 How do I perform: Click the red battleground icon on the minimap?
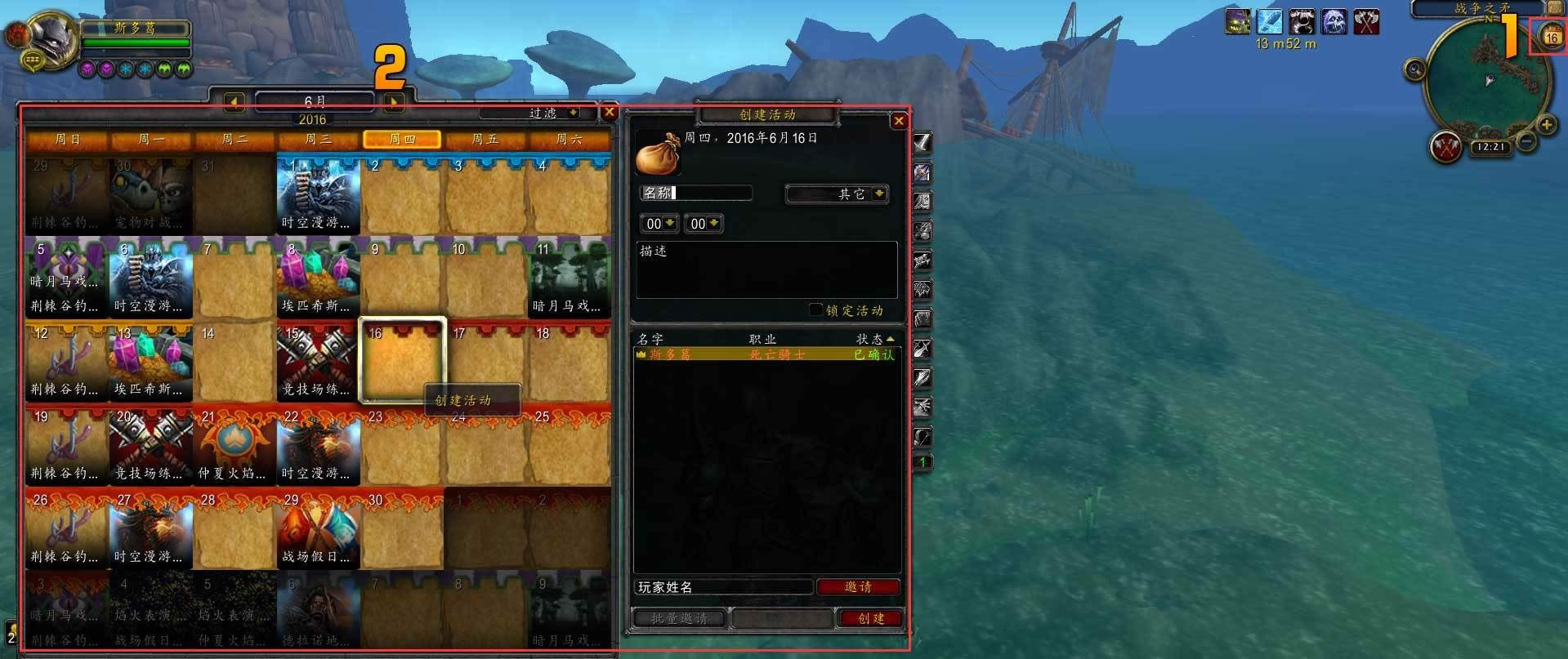(1445, 147)
